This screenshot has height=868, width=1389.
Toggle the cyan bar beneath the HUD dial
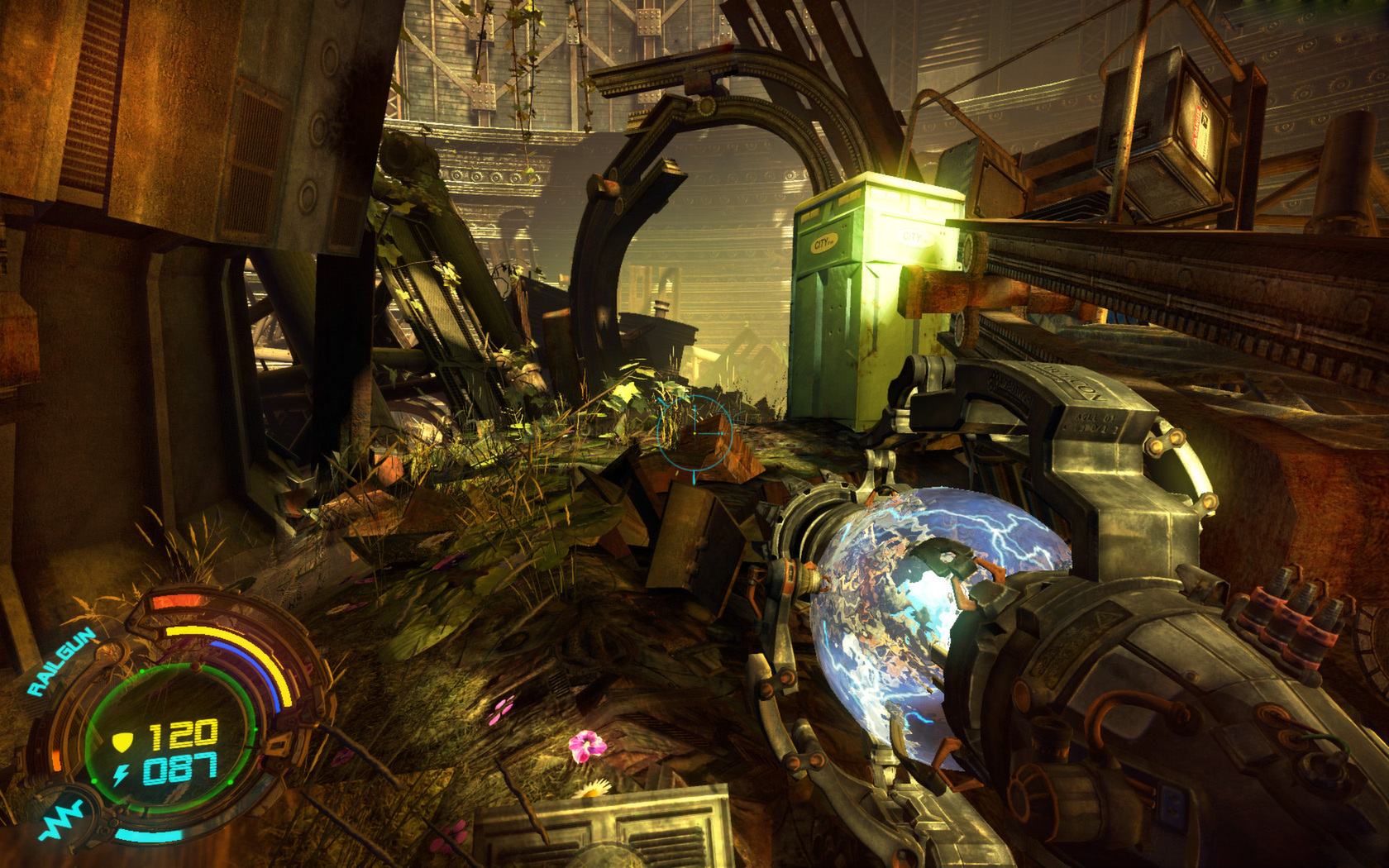coord(149,834)
